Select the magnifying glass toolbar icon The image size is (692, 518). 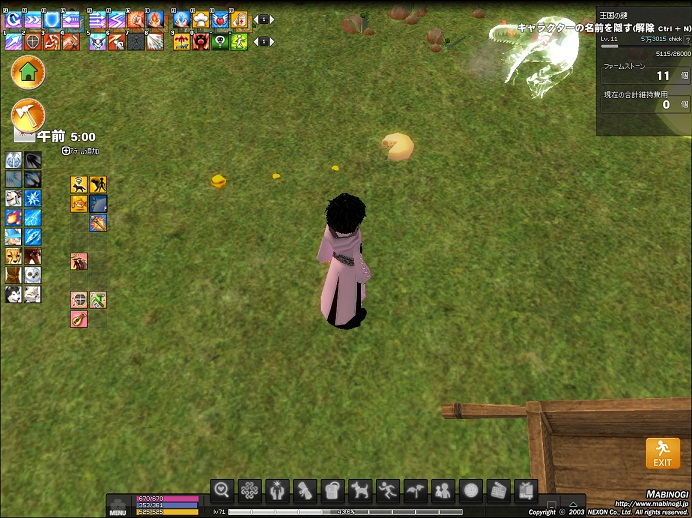click(x=222, y=490)
